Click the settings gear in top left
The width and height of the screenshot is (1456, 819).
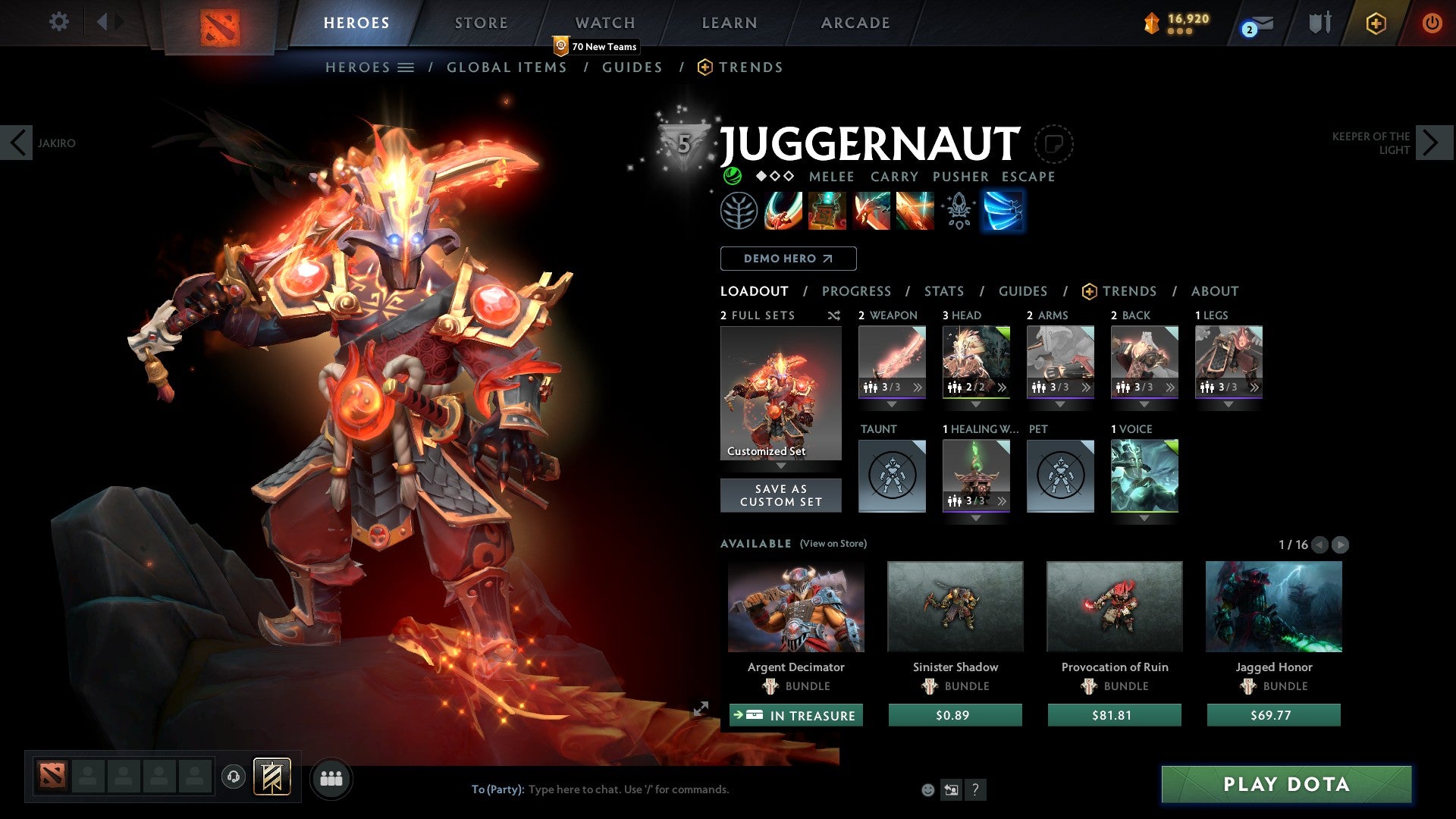point(58,22)
